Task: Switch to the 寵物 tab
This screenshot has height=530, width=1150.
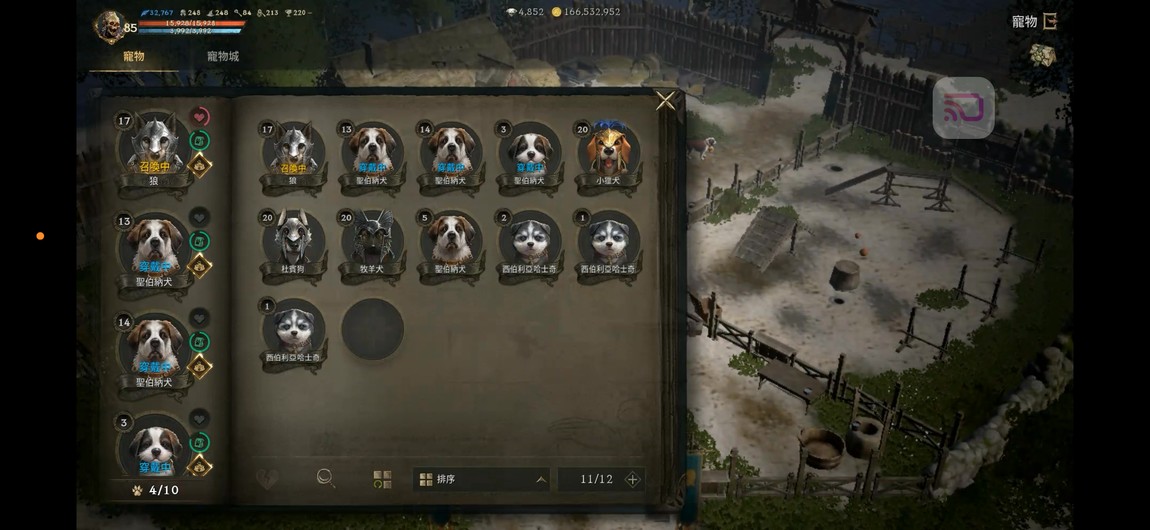Action: (134, 57)
